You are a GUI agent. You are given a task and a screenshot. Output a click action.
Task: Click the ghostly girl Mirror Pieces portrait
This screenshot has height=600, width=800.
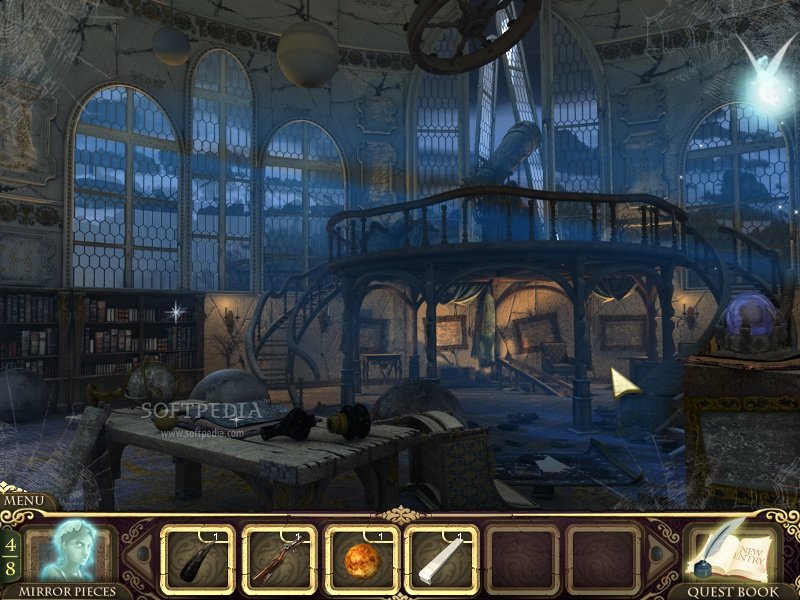coord(72,551)
